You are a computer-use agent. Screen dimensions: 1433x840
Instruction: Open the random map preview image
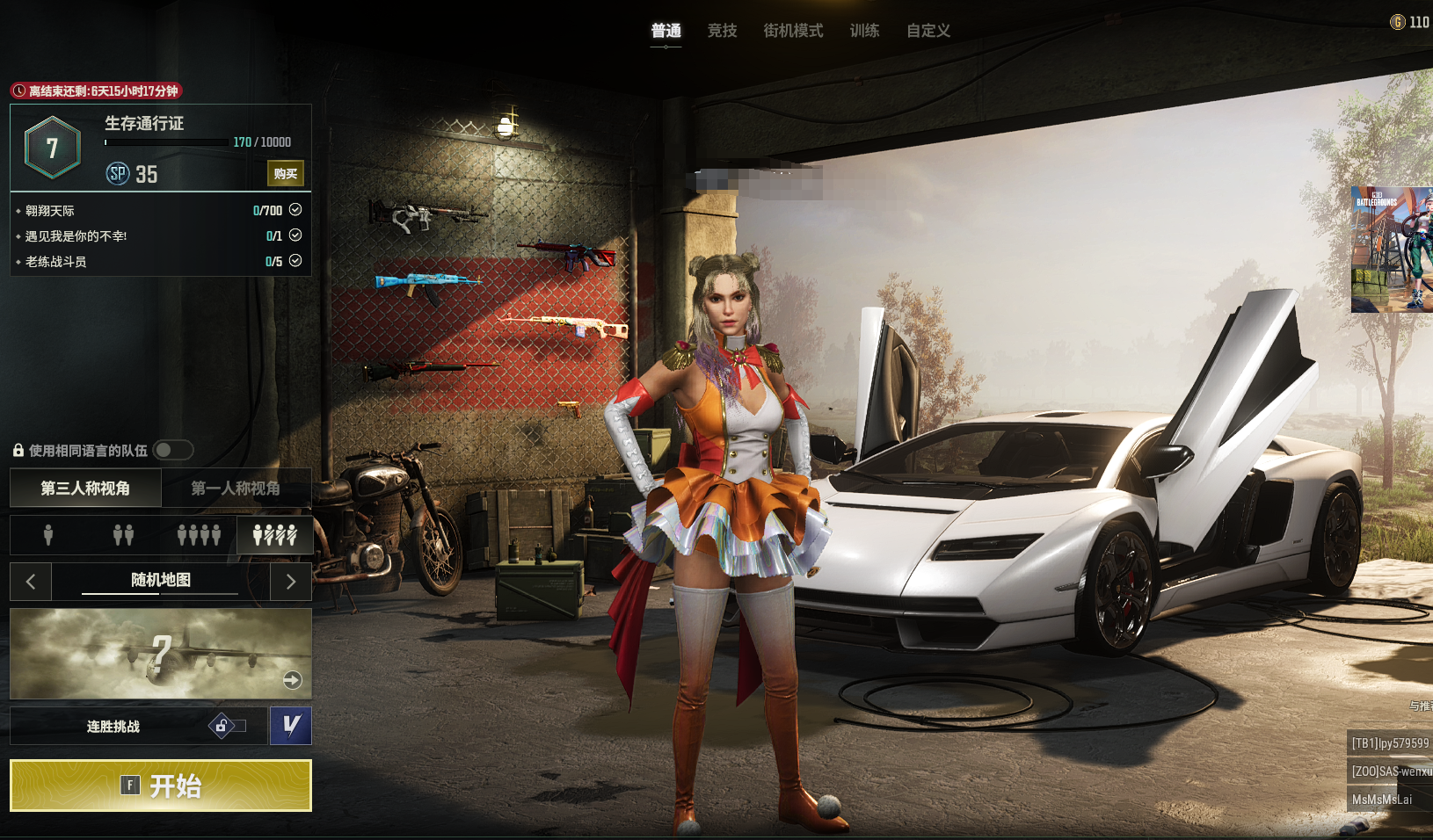tap(161, 653)
